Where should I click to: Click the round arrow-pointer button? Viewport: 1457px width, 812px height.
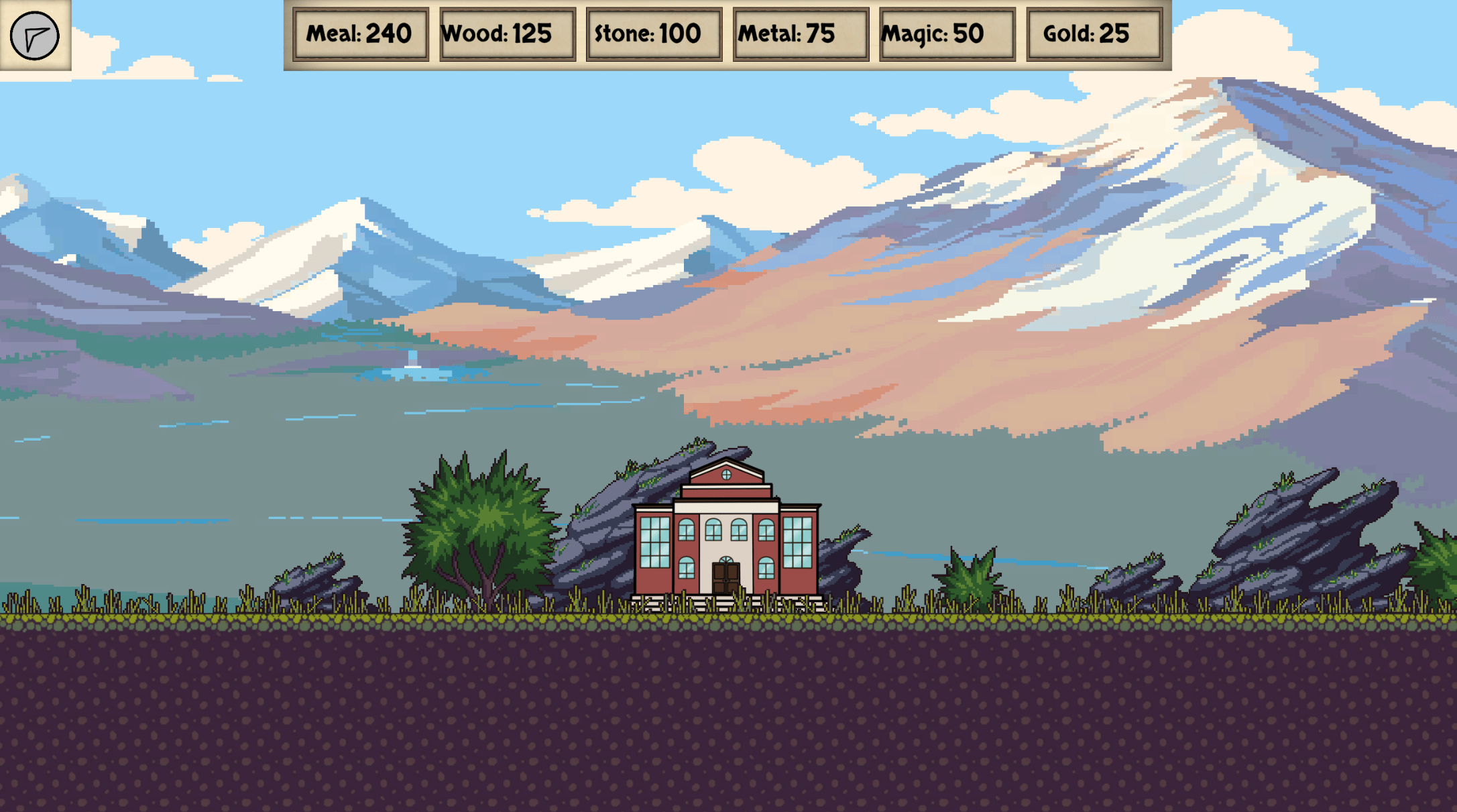pyautogui.click(x=35, y=36)
